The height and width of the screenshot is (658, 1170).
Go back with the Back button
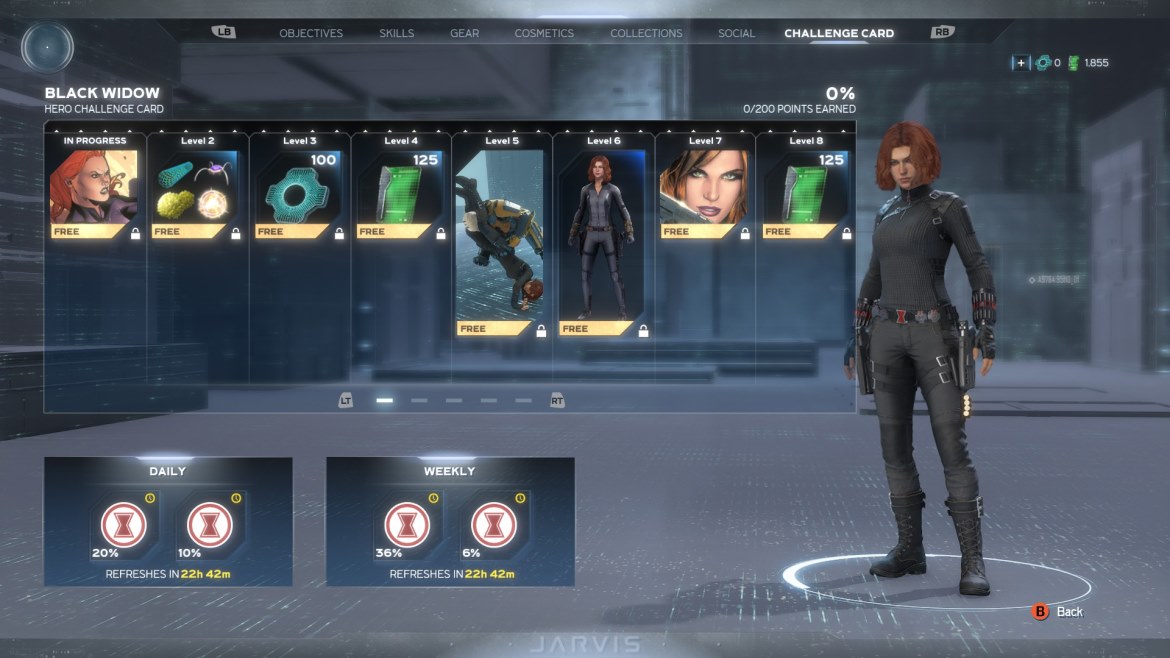pos(1058,611)
